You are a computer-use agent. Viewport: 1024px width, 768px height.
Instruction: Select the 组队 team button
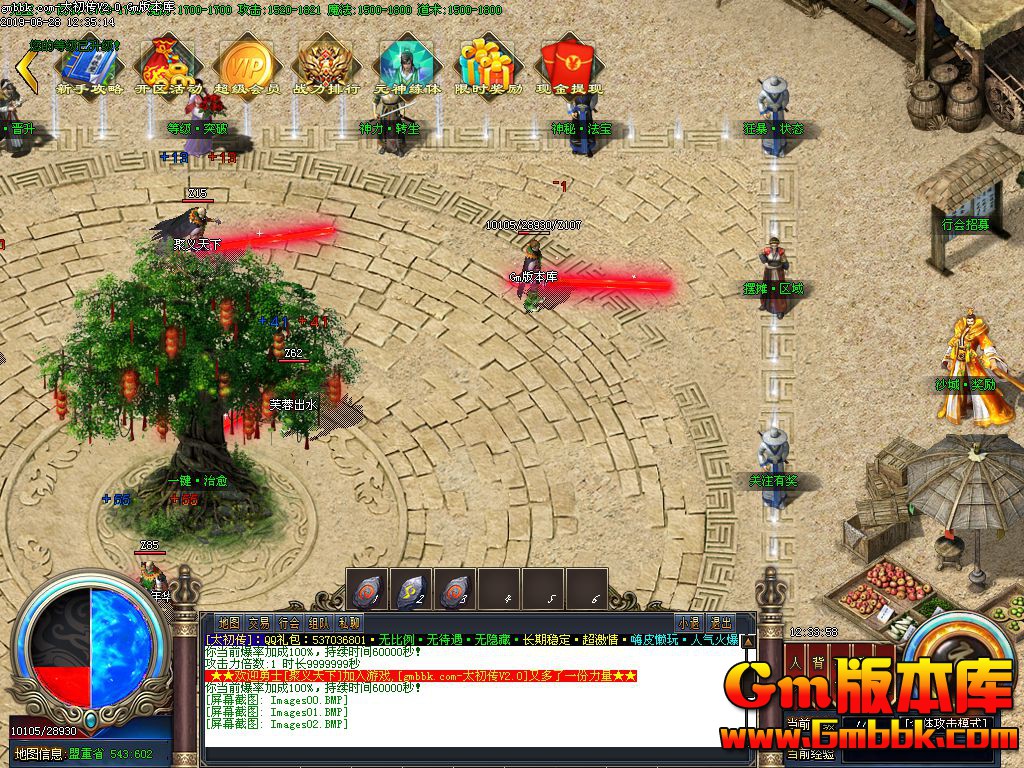(319, 622)
